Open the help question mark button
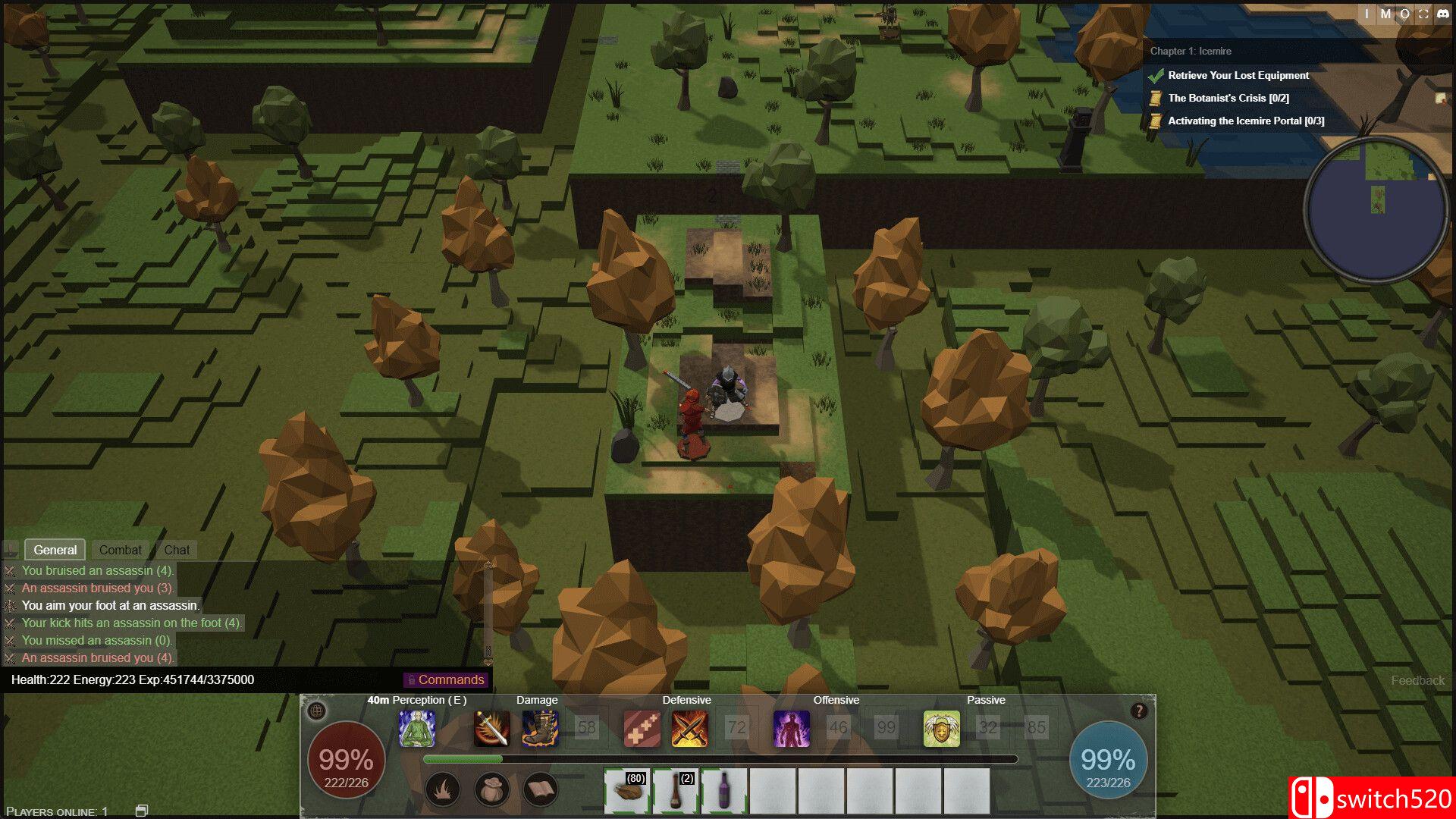The height and width of the screenshot is (819, 1456). 1138,711
